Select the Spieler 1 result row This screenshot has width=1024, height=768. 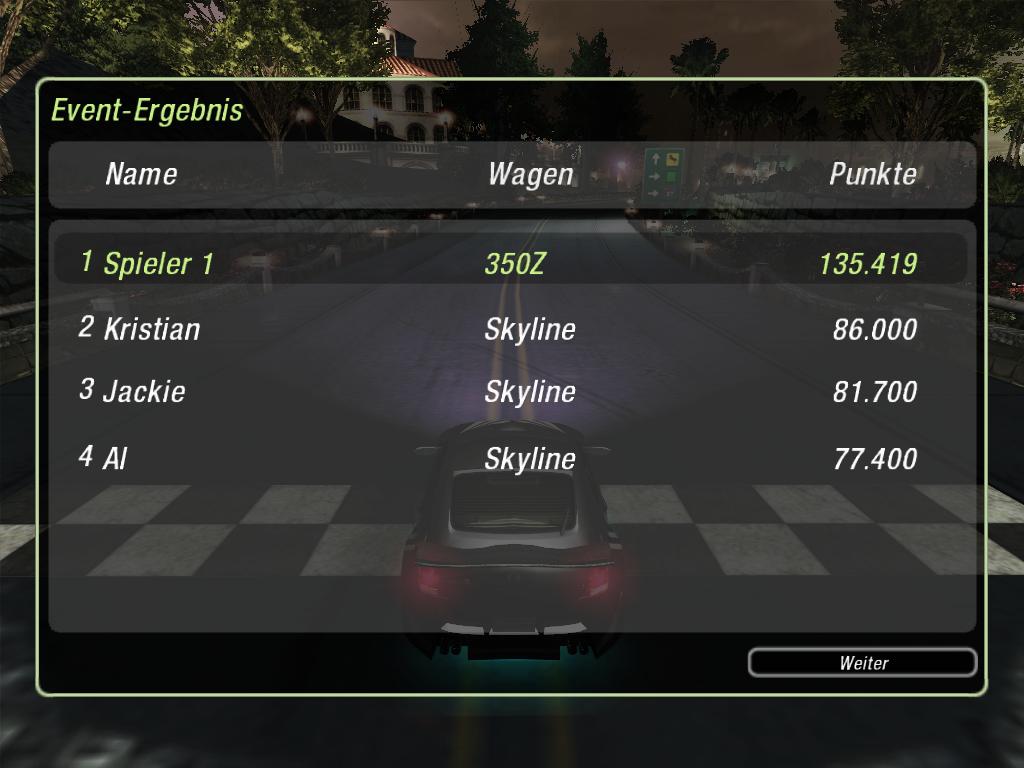pos(510,263)
